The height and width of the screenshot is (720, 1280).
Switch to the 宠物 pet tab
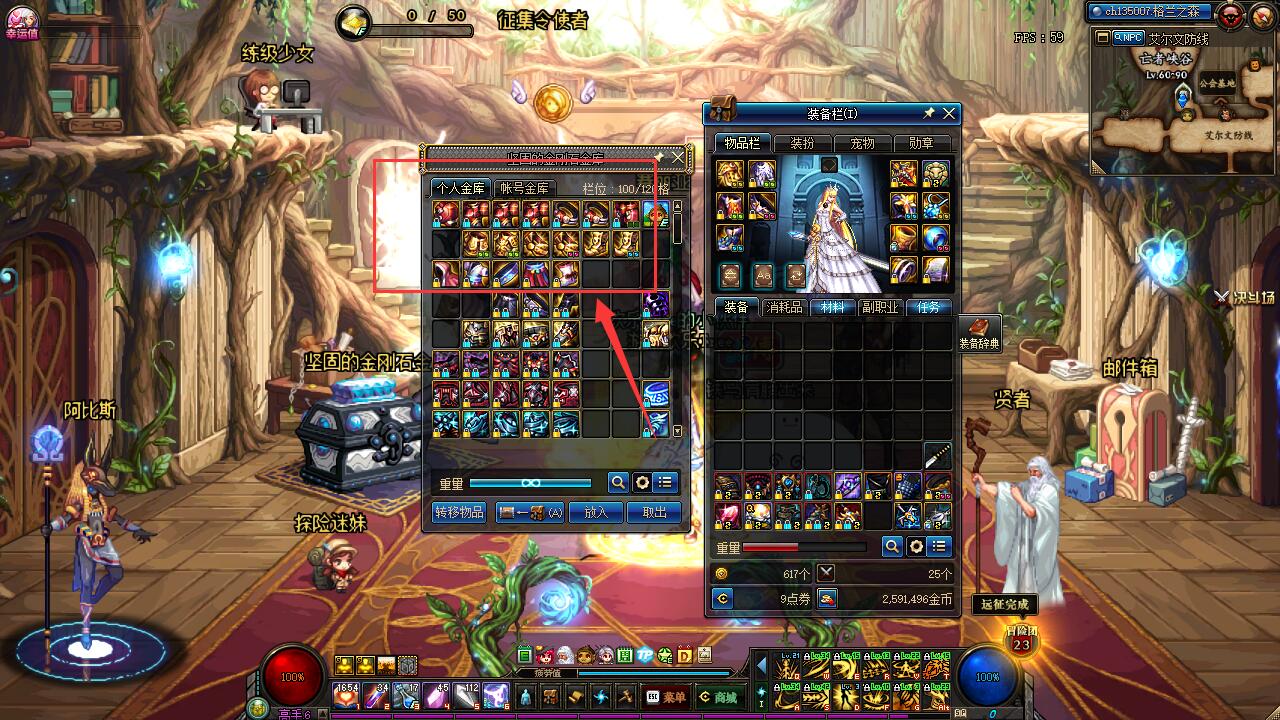point(861,143)
